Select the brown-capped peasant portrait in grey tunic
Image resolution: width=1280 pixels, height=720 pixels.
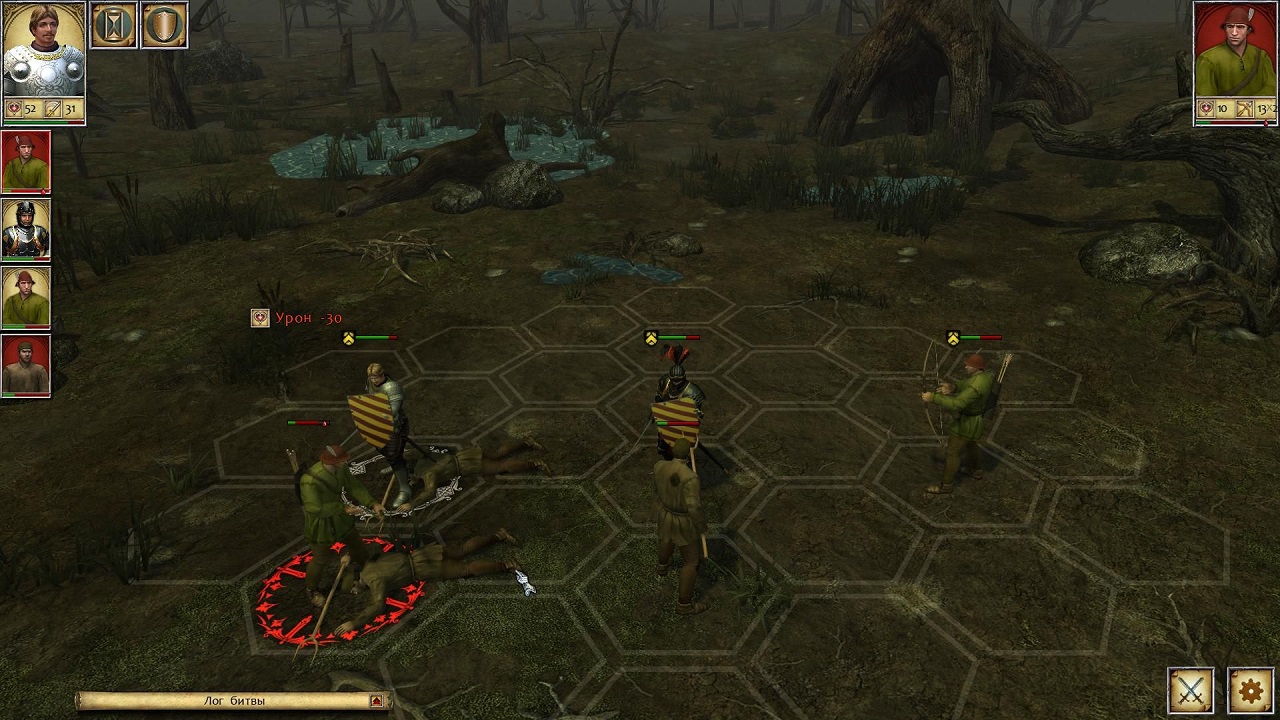[x=26, y=365]
